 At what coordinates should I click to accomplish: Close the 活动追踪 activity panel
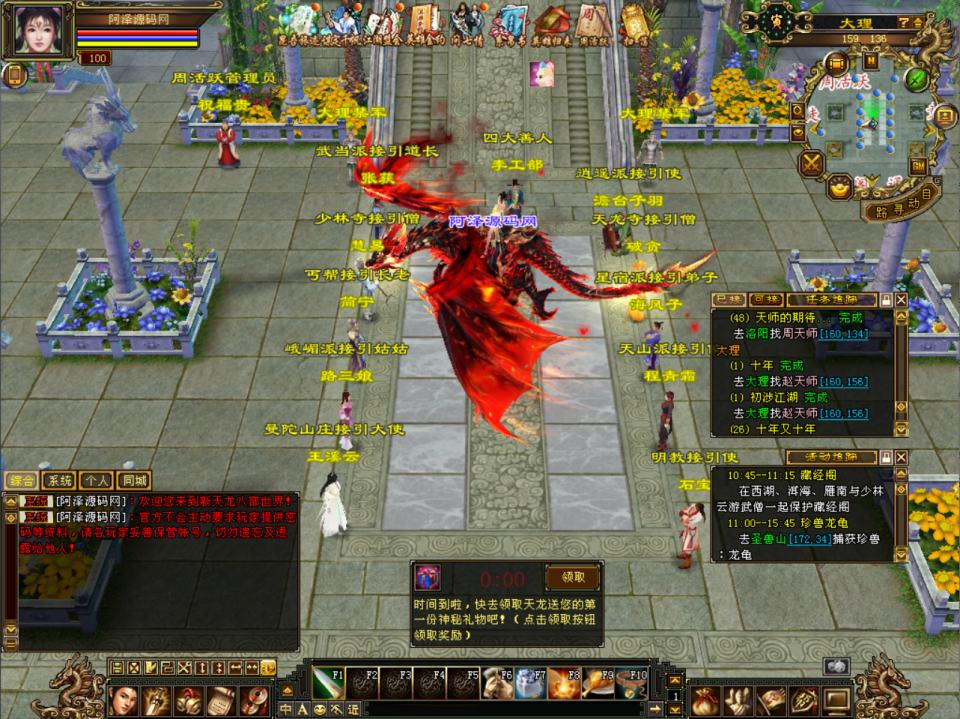pyautogui.click(x=901, y=457)
